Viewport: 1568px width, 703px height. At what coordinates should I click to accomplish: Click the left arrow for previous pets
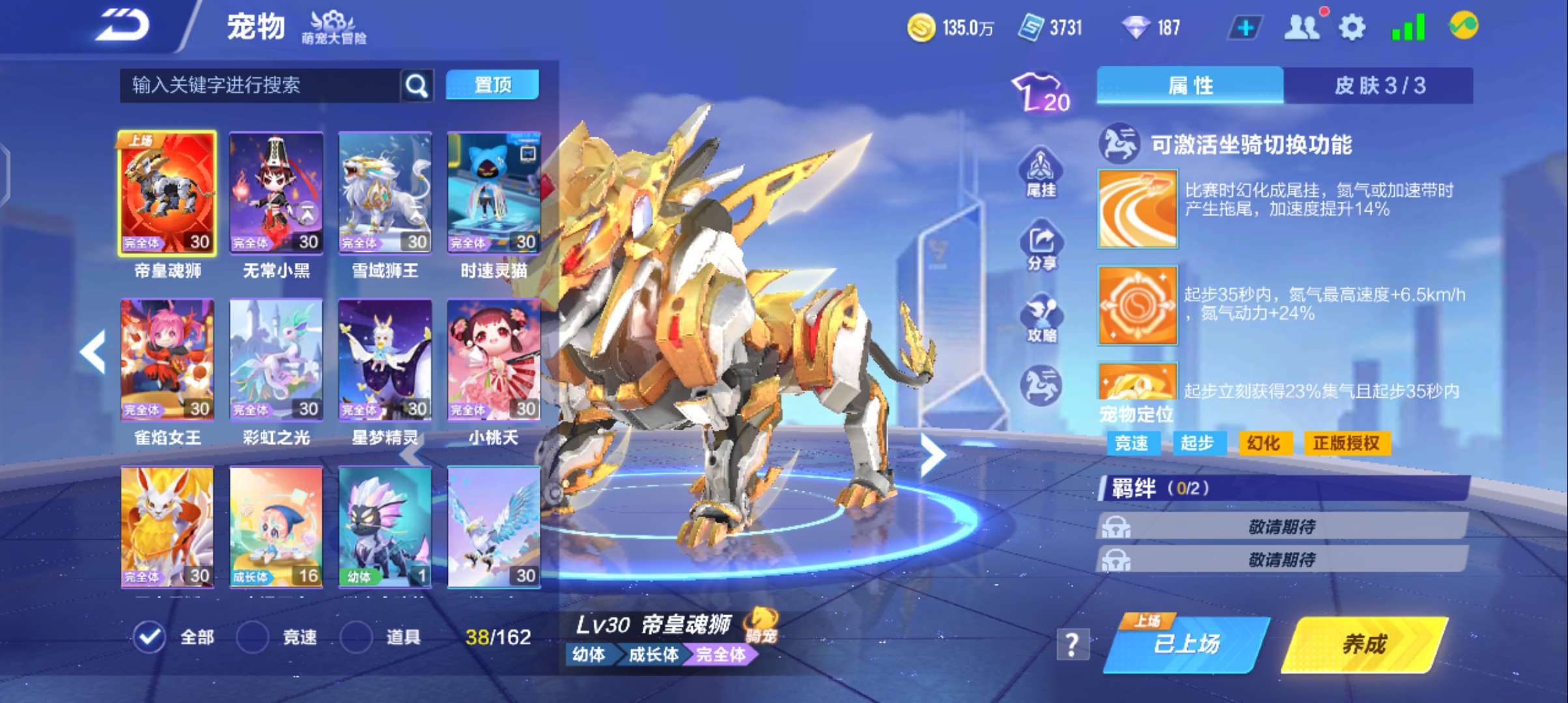coord(92,352)
